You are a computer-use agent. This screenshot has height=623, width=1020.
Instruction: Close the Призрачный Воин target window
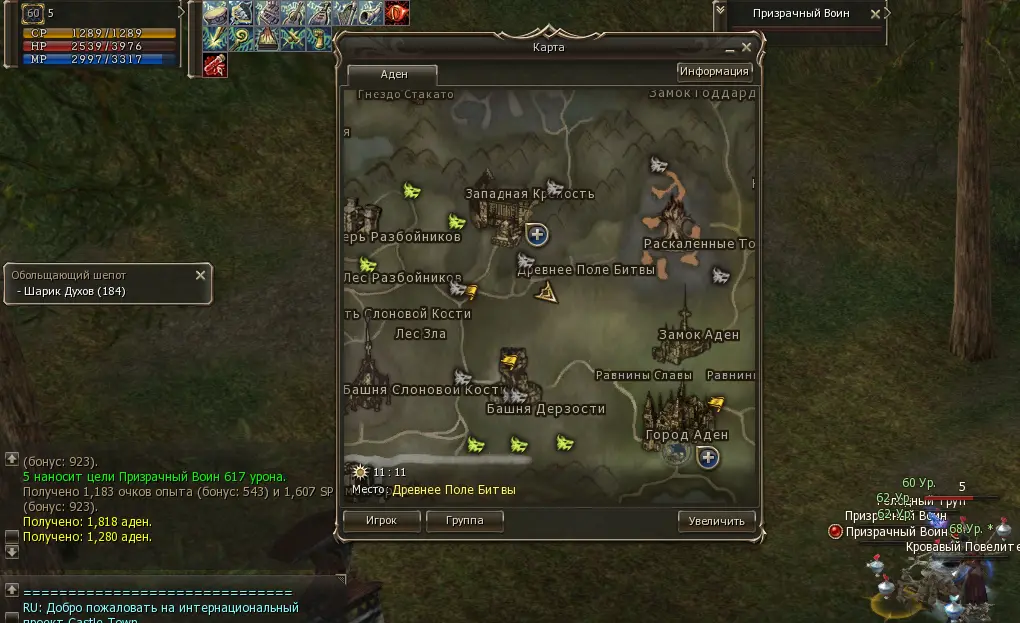pyautogui.click(x=876, y=14)
